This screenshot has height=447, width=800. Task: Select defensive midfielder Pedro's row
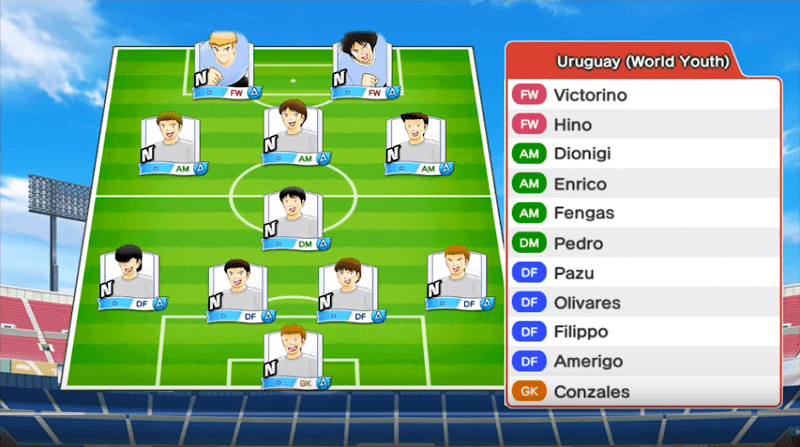point(642,243)
